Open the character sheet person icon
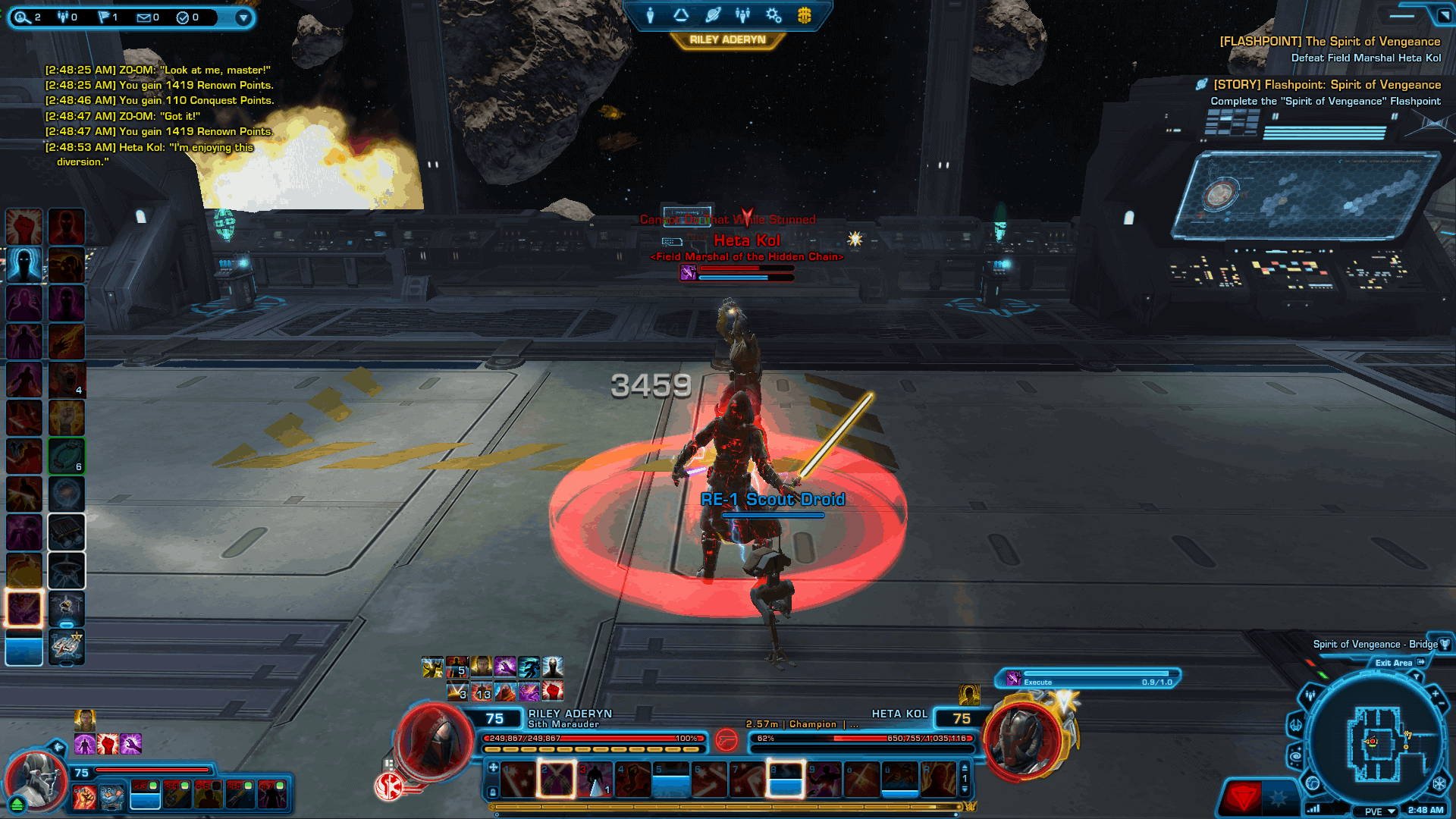The image size is (1456, 819). click(650, 15)
